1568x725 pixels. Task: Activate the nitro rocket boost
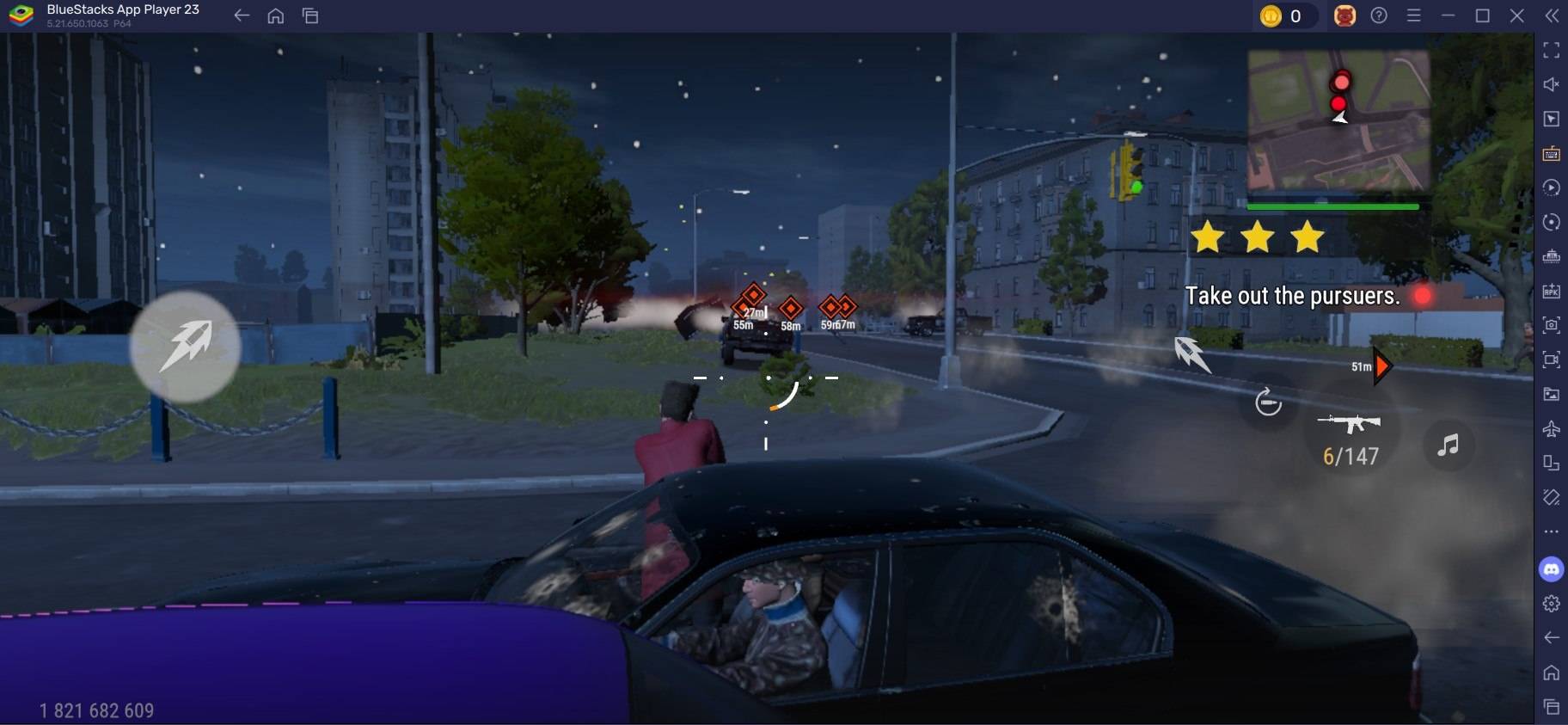[185, 346]
